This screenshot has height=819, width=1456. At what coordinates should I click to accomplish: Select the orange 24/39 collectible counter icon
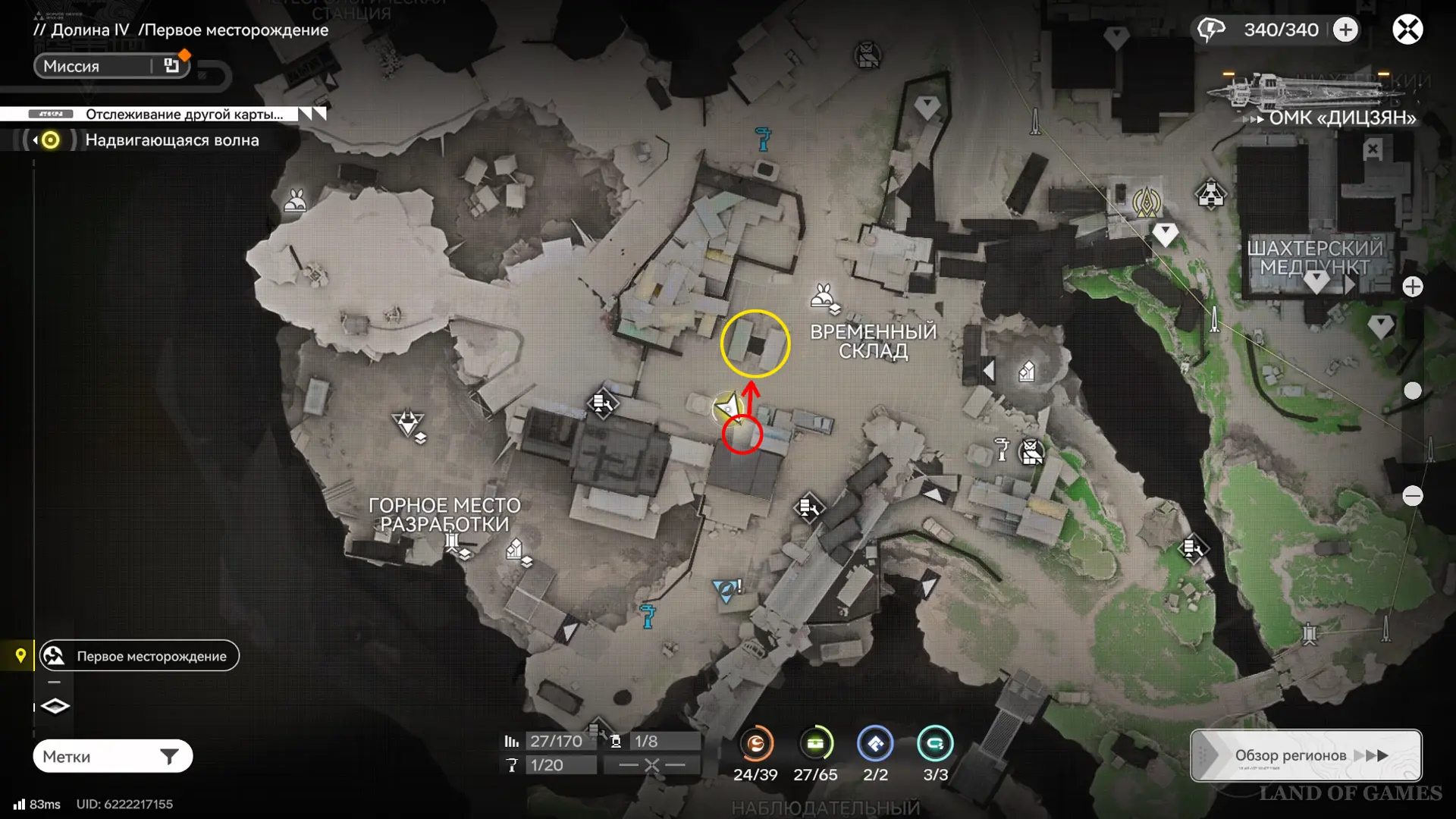tap(755, 744)
